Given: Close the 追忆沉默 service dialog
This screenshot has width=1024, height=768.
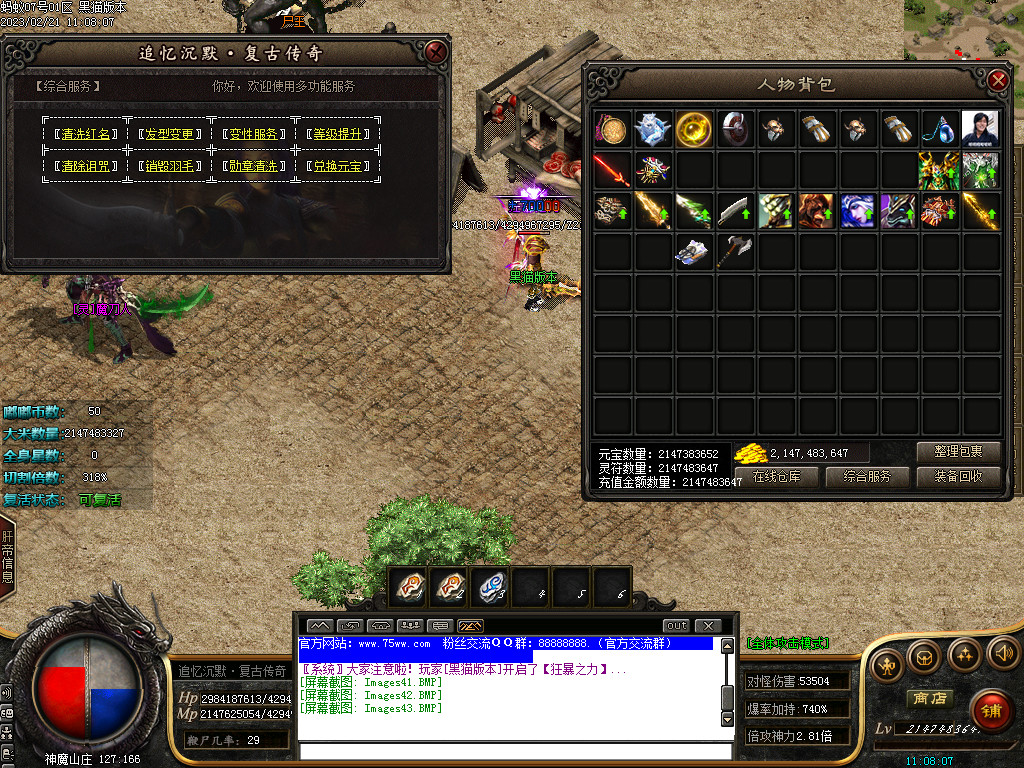Looking at the screenshot, I should point(435,52).
